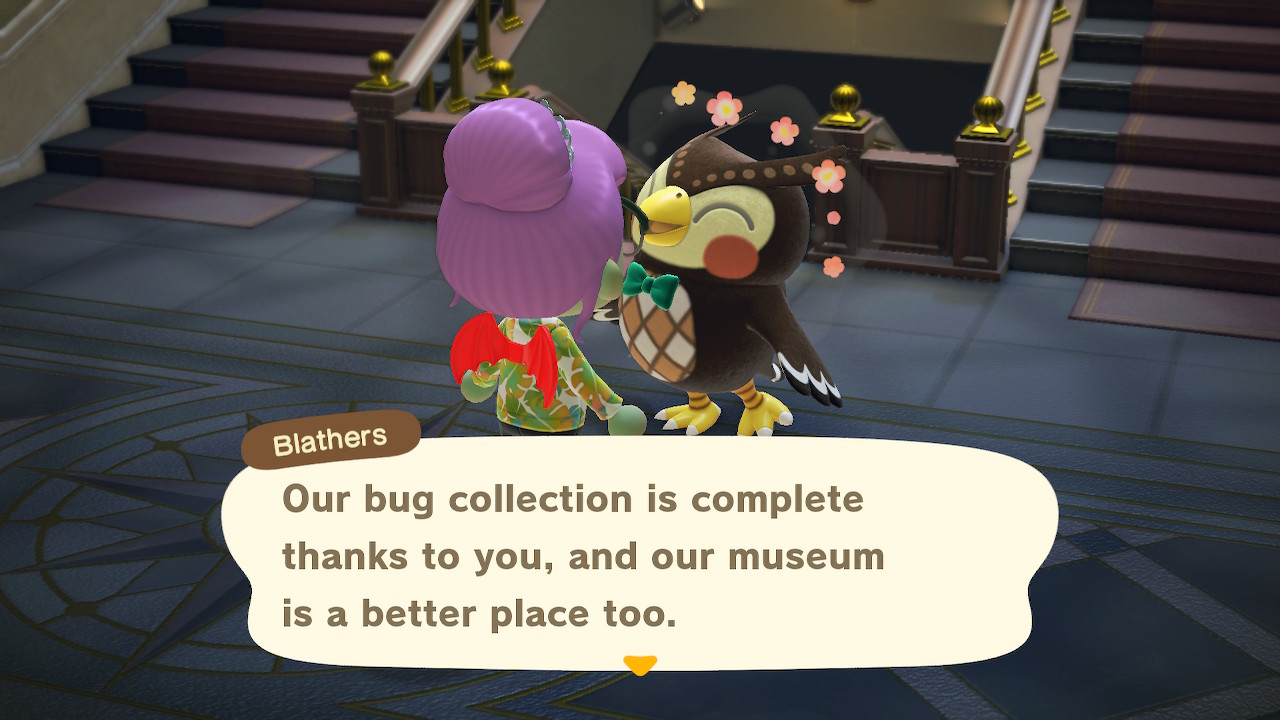Advance dialogue with the orange continue arrow
1280x720 pixels.
coord(639,664)
